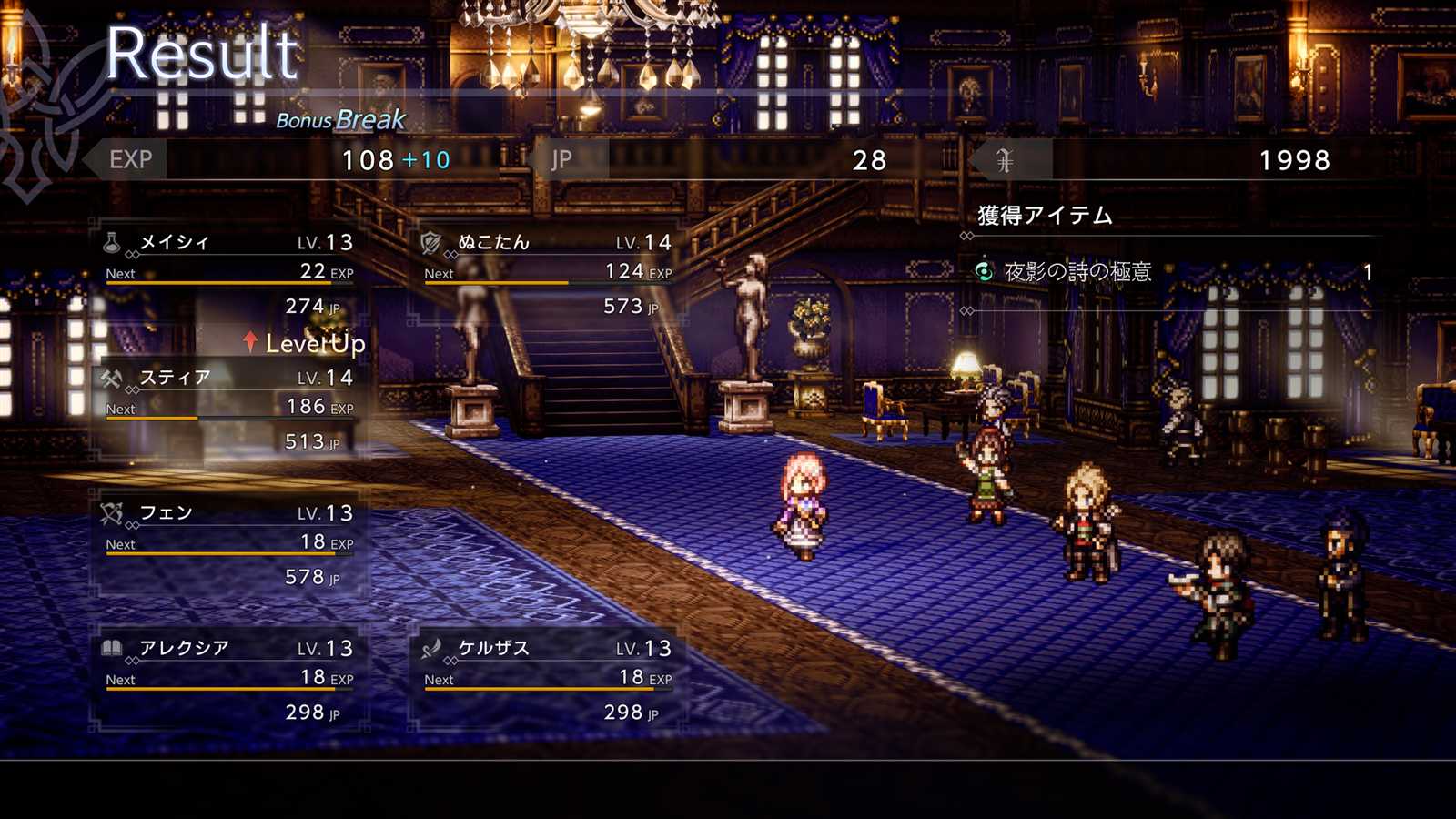Select アレクシア's result panel
The height and width of the screenshot is (819, 1456).
click(229, 680)
